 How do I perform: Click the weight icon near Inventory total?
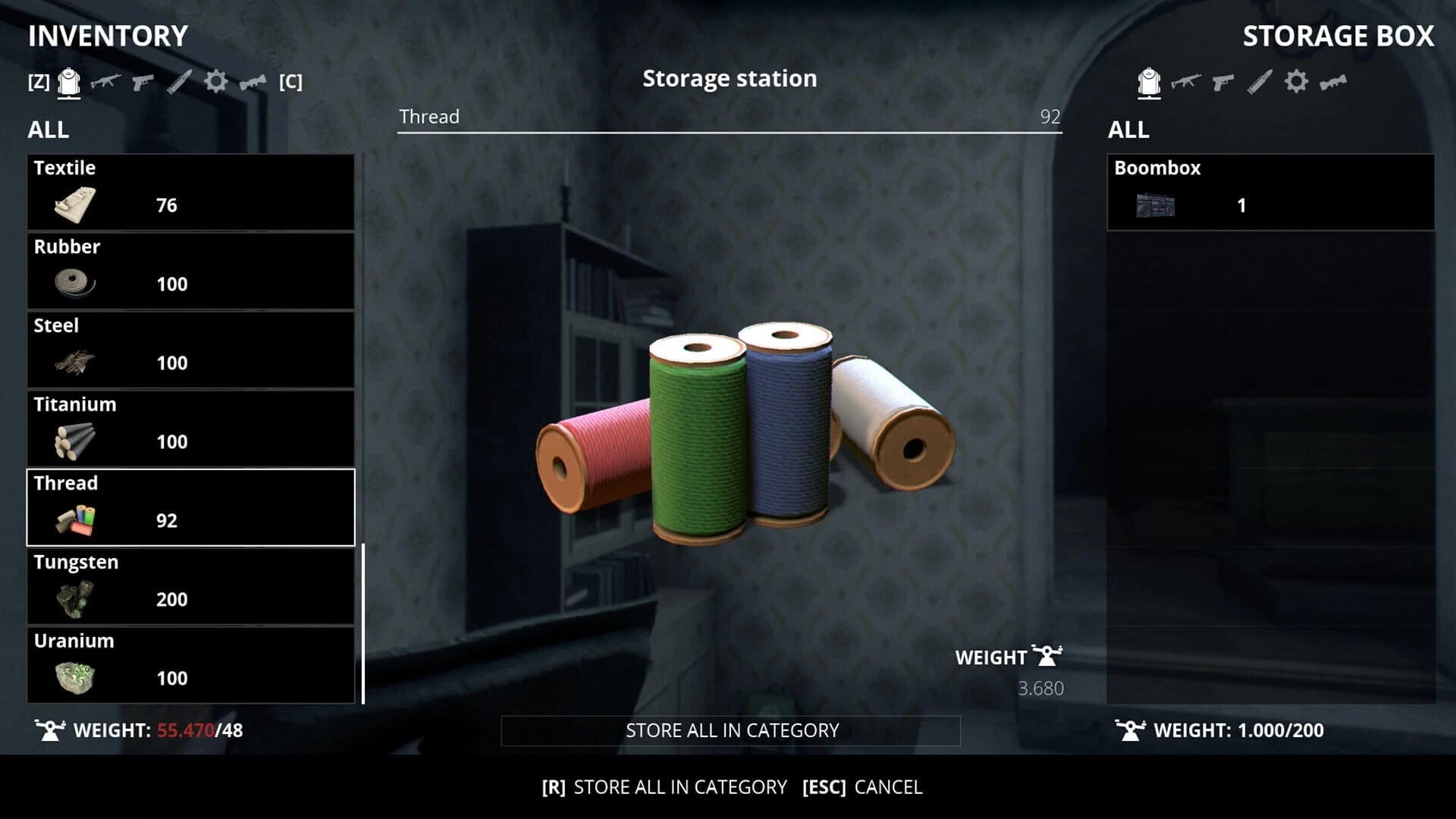(50, 730)
